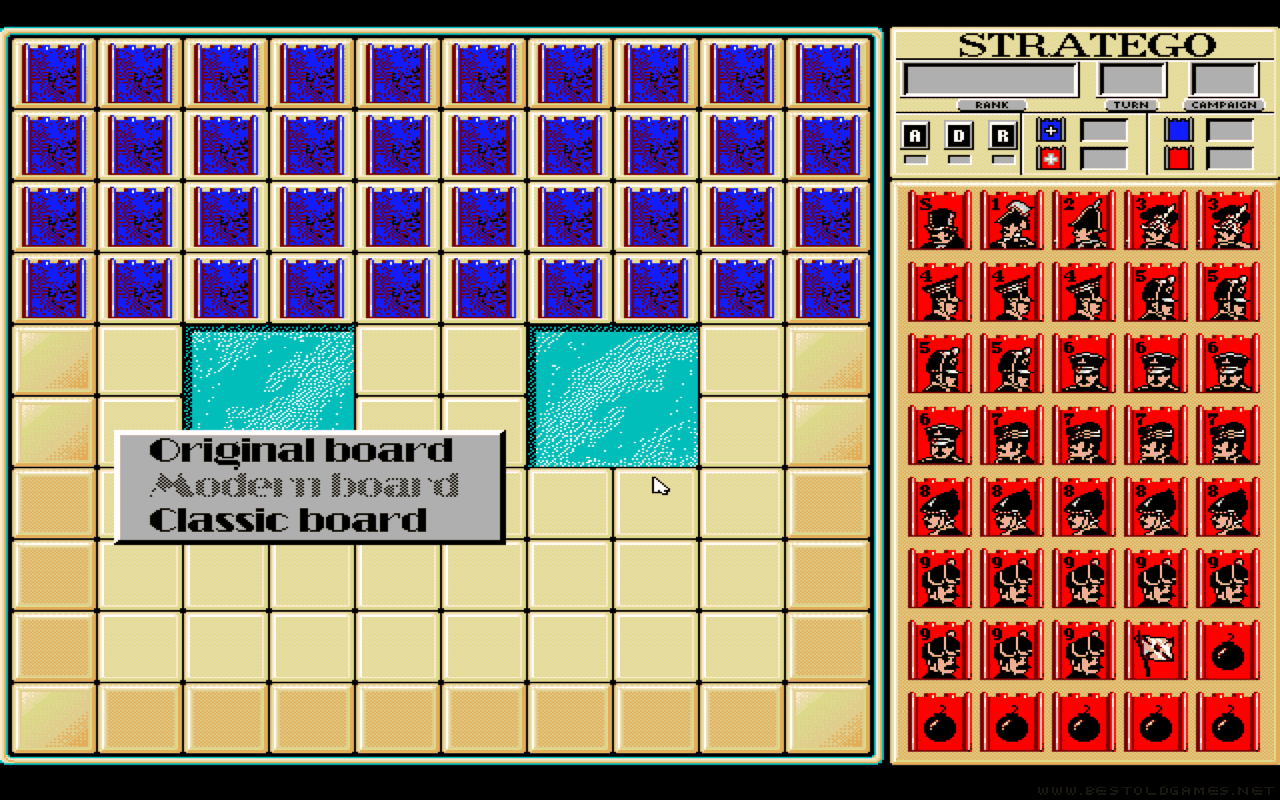1280x800 pixels.
Task: Pick the red Flag piece
Action: [1156, 649]
